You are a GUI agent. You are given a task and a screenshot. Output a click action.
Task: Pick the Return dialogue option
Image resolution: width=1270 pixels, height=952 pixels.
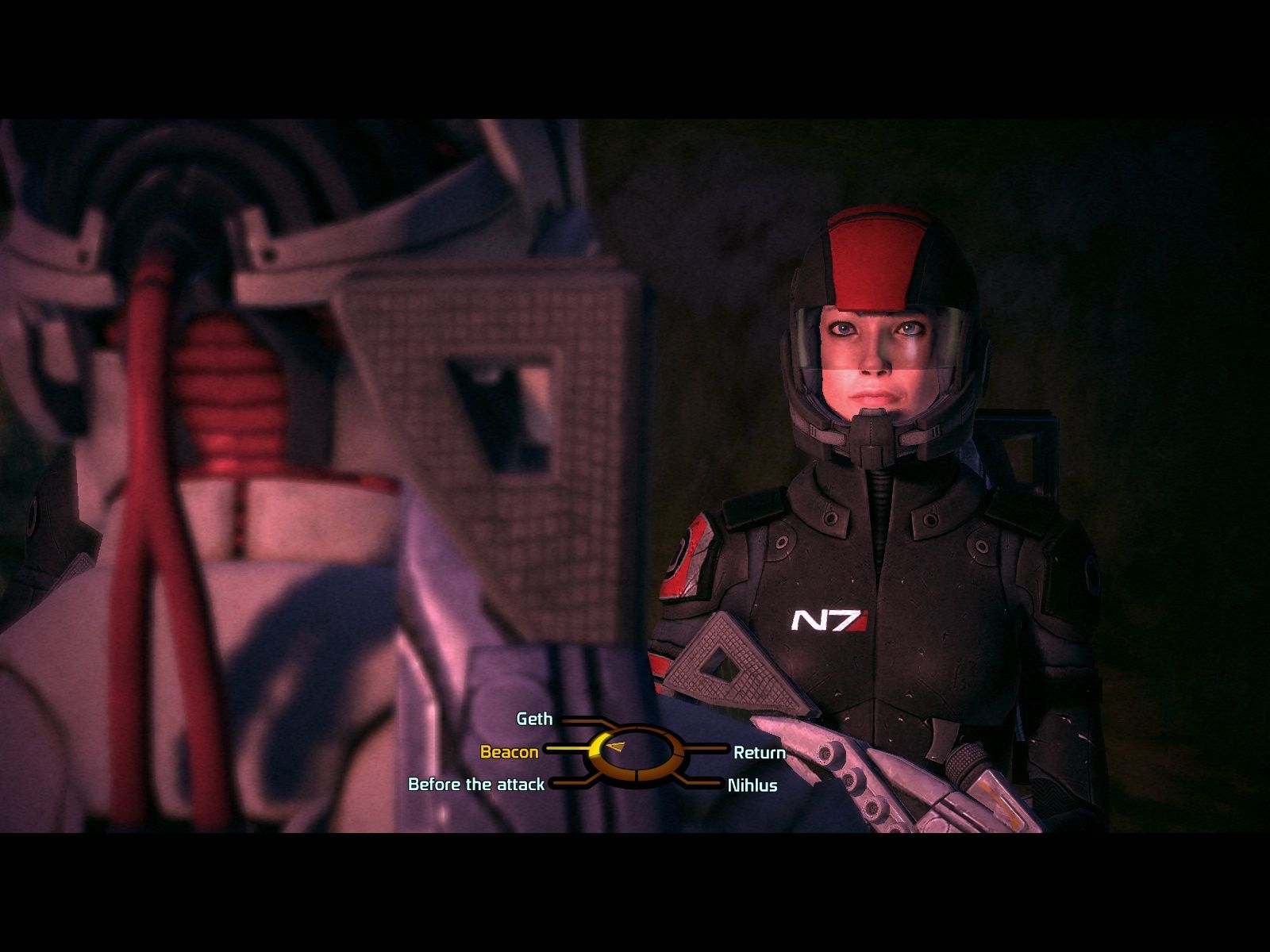[759, 752]
